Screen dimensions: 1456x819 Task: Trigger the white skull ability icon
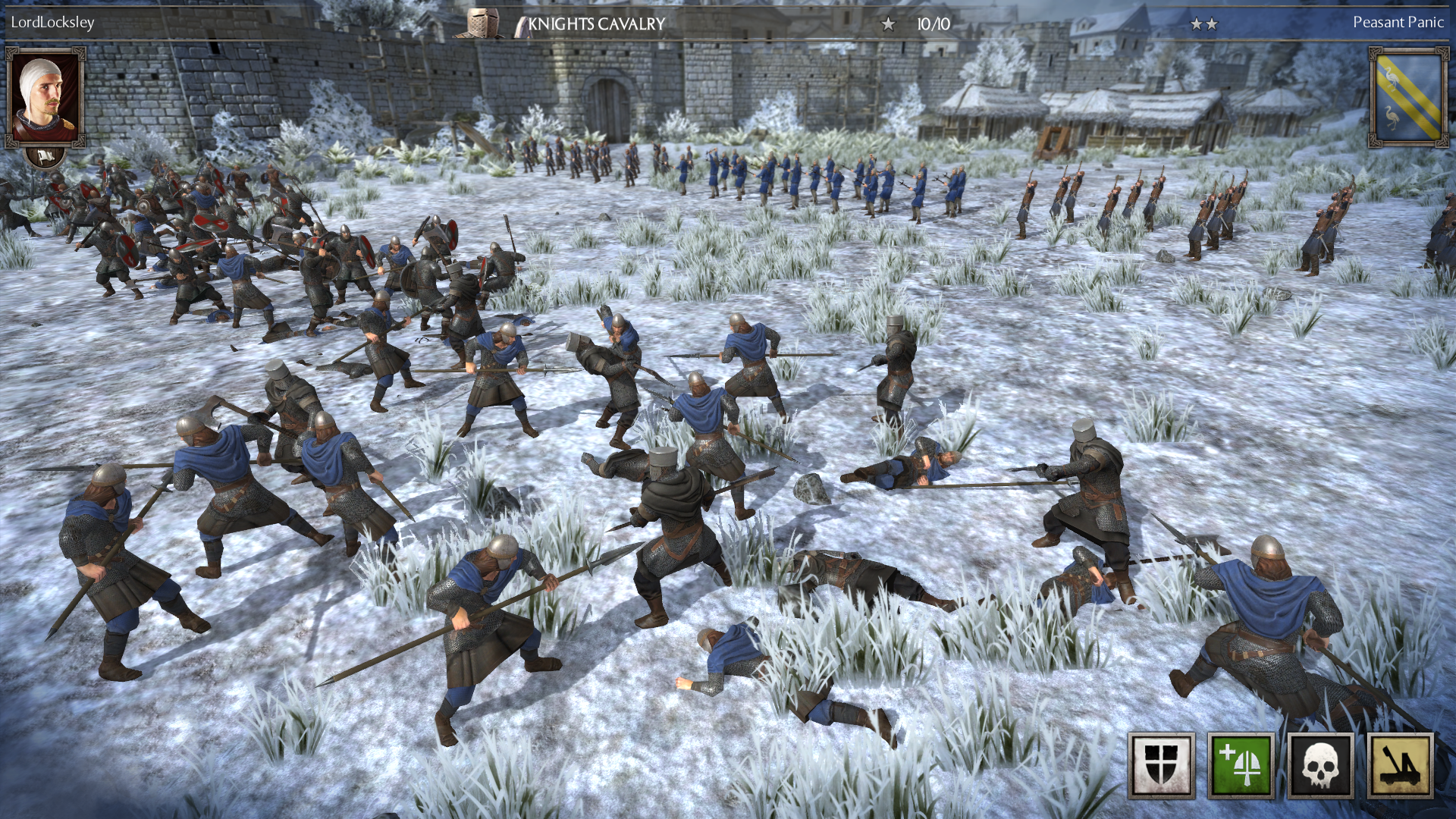click(1320, 765)
